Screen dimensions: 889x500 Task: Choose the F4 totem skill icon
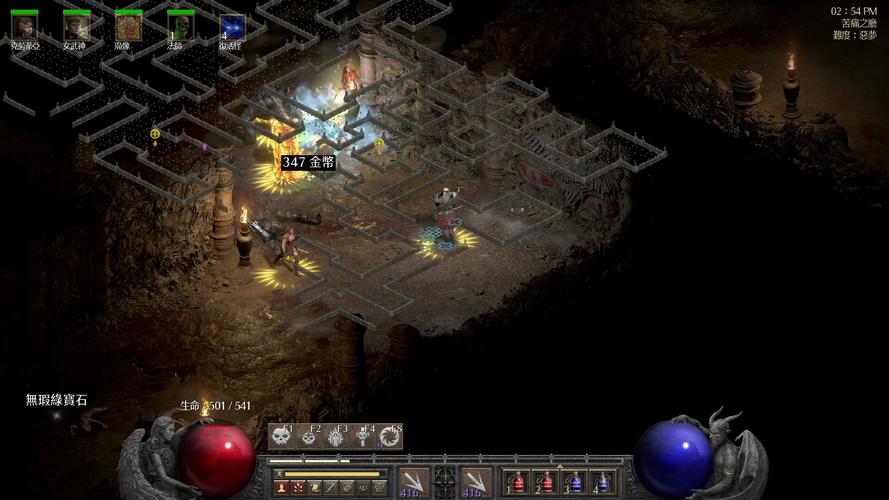363,436
